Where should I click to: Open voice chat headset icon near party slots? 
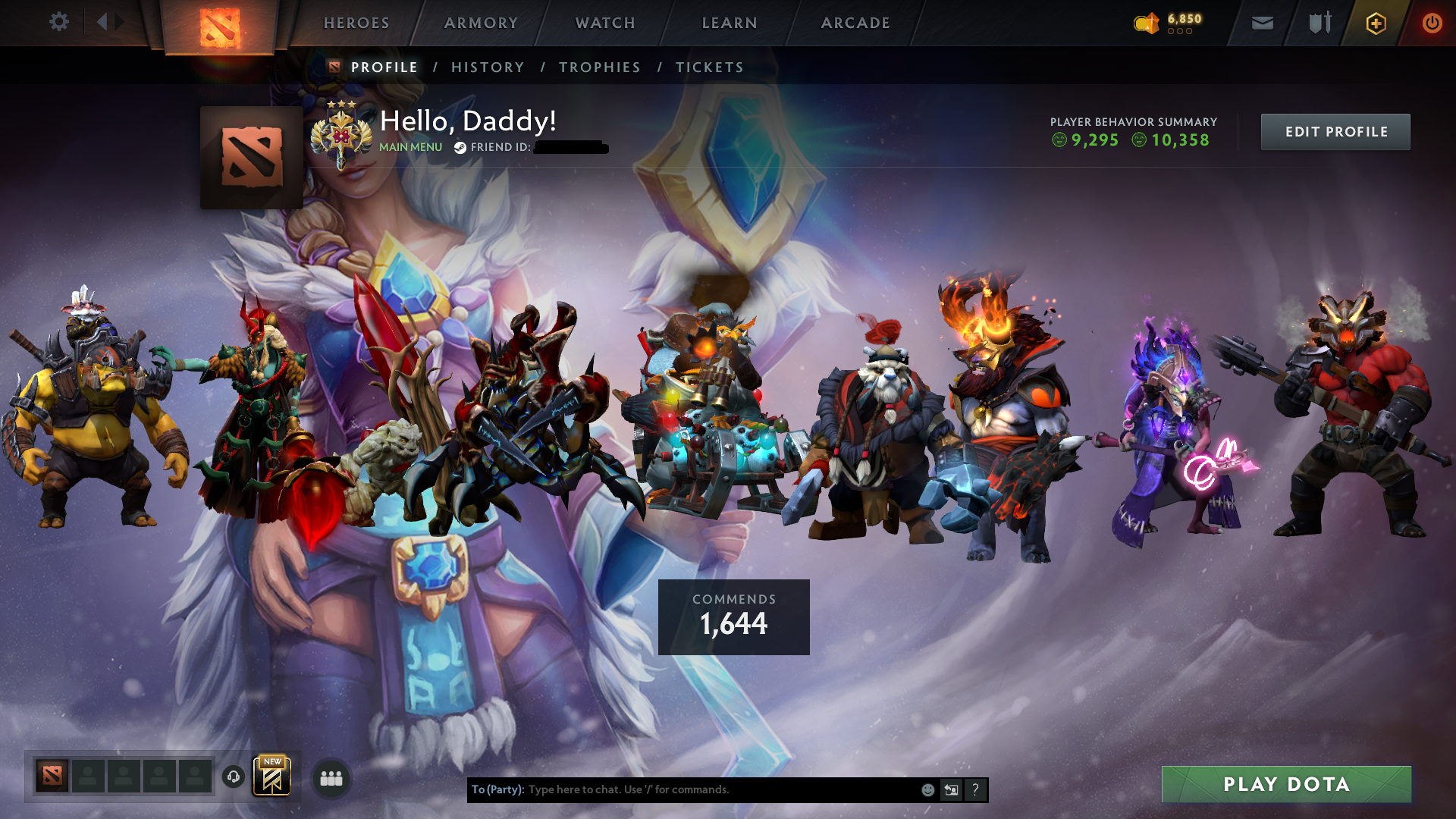233,777
